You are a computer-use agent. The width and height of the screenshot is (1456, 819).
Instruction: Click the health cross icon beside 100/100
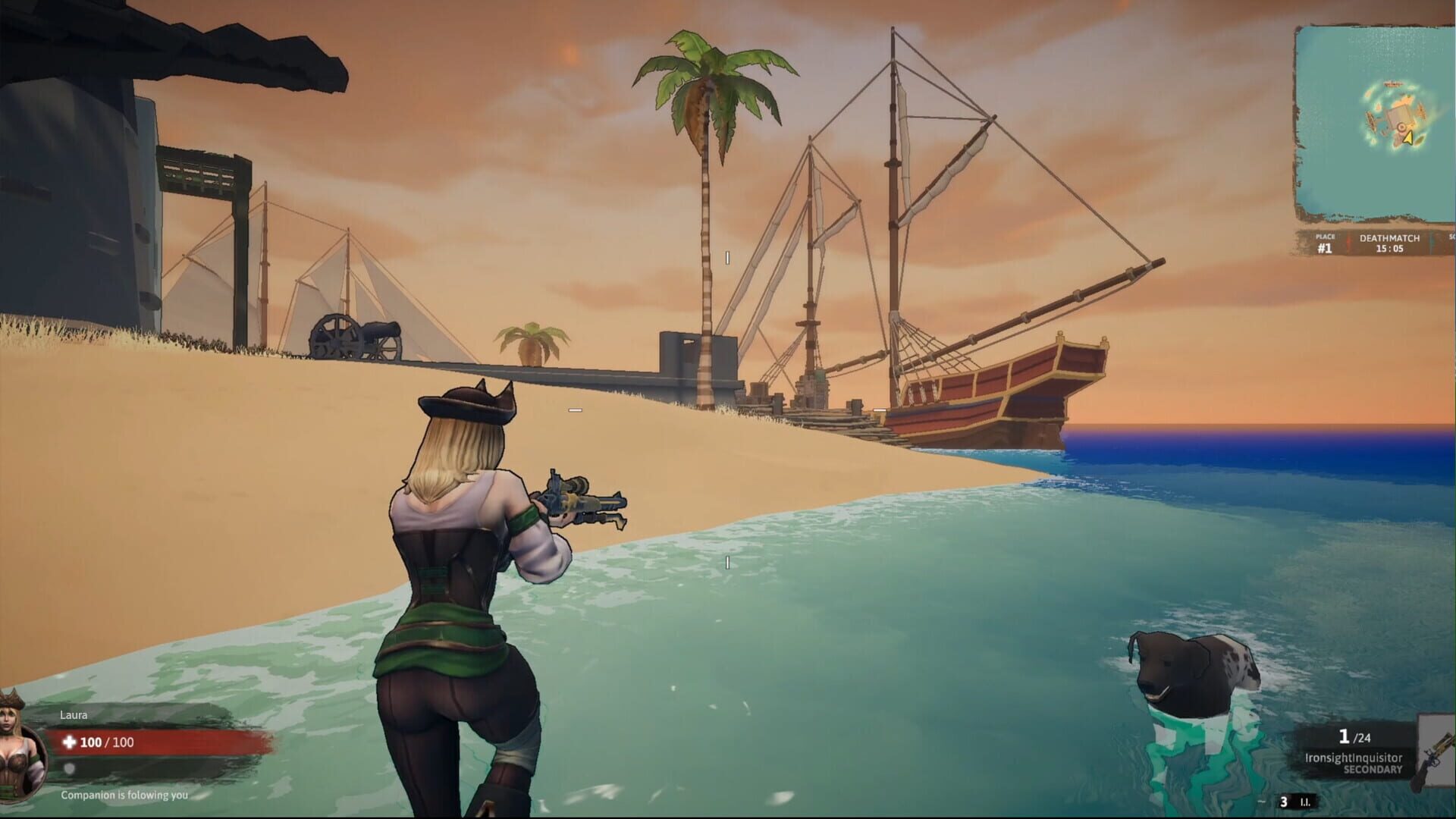point(70,742)
